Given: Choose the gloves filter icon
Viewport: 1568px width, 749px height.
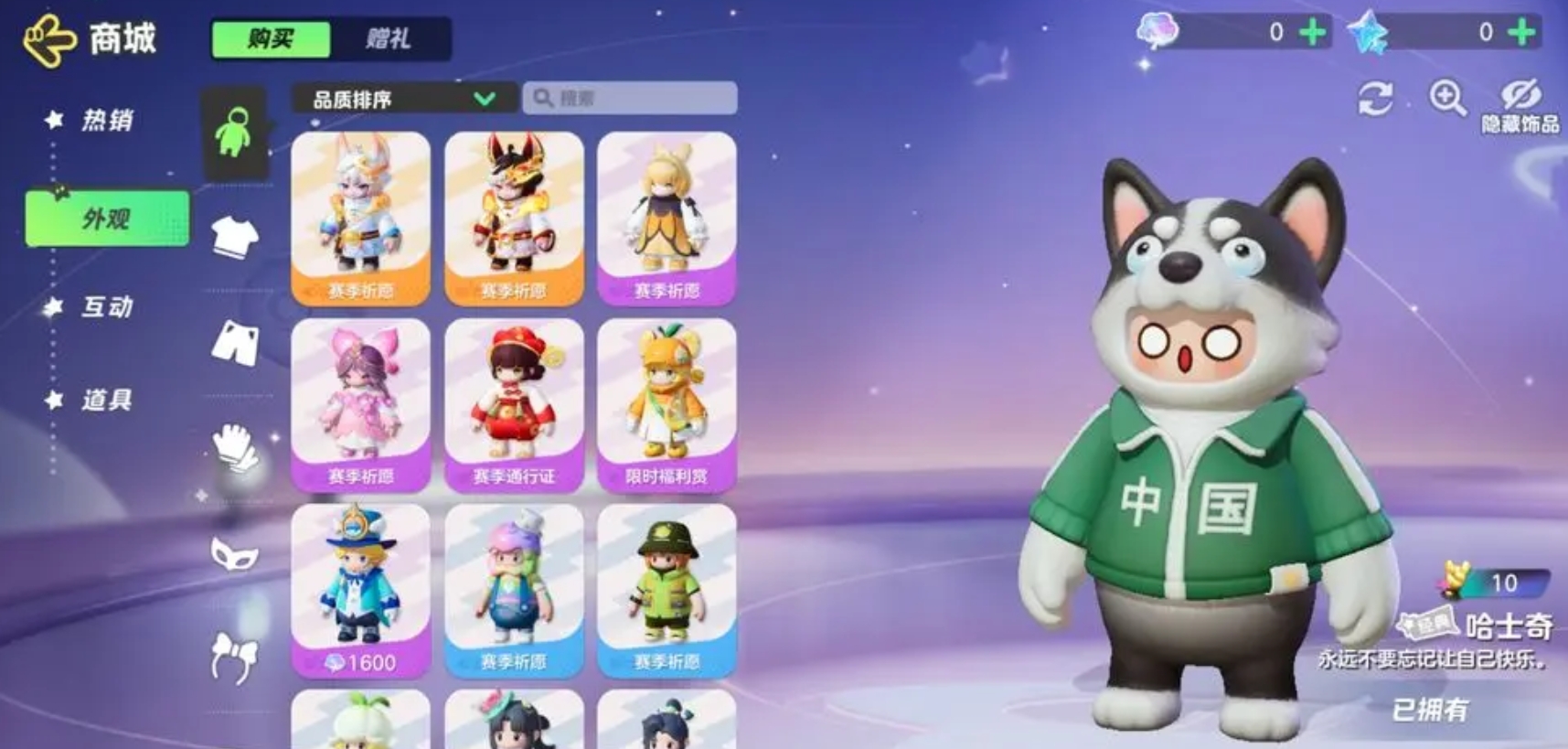Looking at the screenshot, I should click(235, 448).
